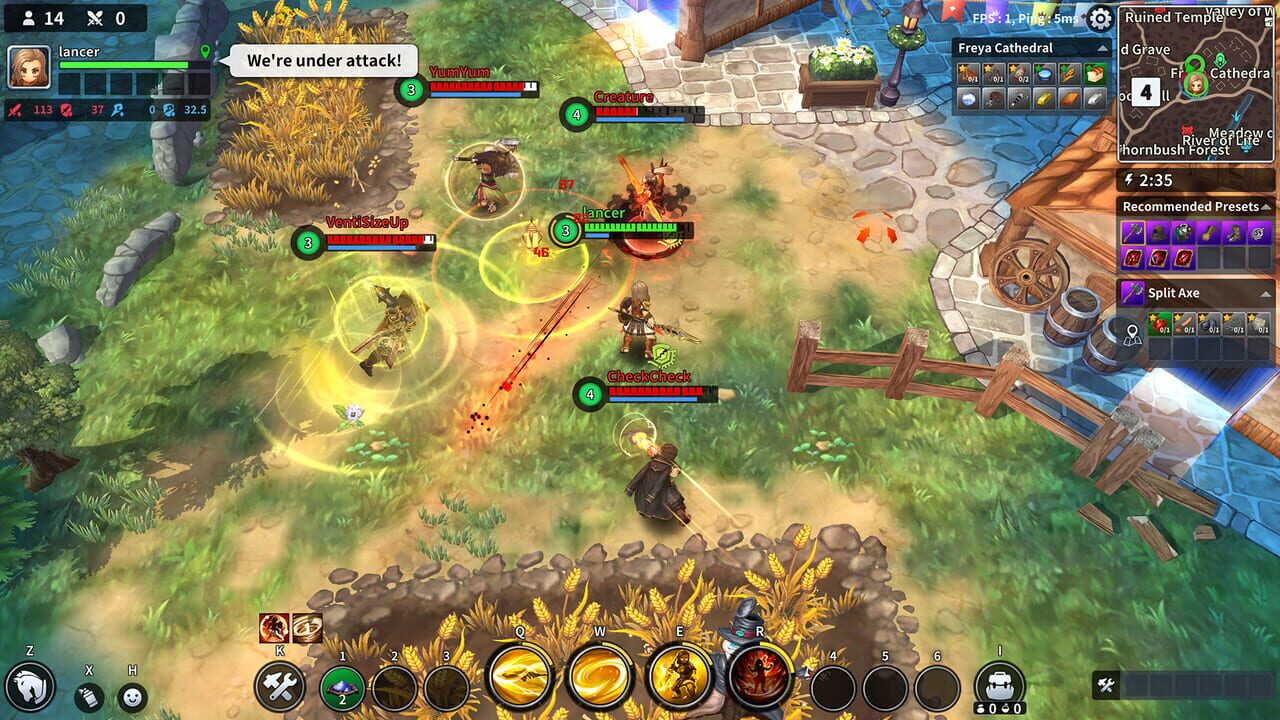Toggle the star marker on the bread ingredient
This screenshot has width=1280, height=720.
click(1088, 68)
